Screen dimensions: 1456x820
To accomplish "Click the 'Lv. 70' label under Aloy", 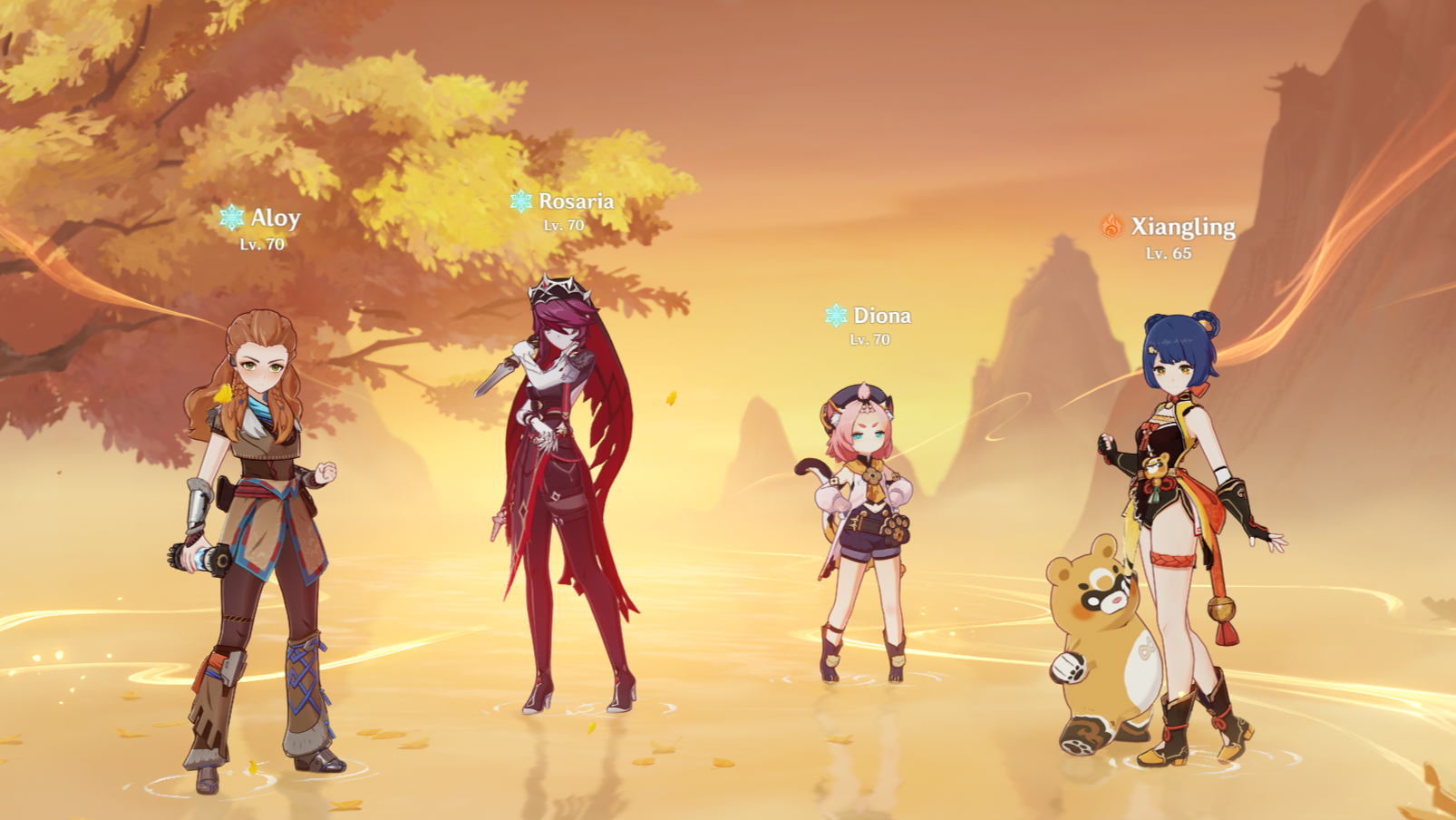I will [x=261, y=244].
